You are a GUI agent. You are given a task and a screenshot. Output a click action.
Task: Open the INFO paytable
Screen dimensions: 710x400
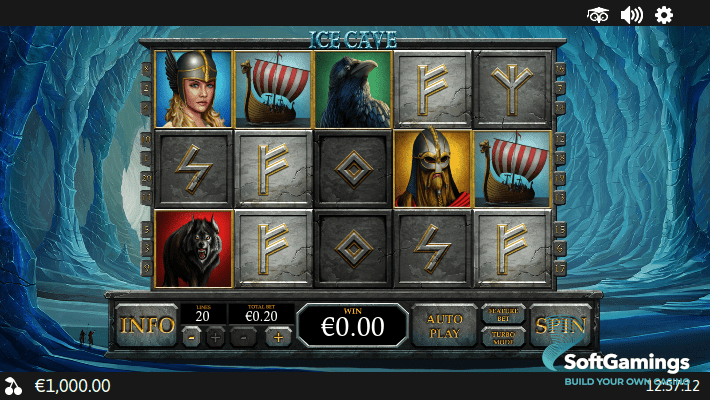tap(146, 324)
